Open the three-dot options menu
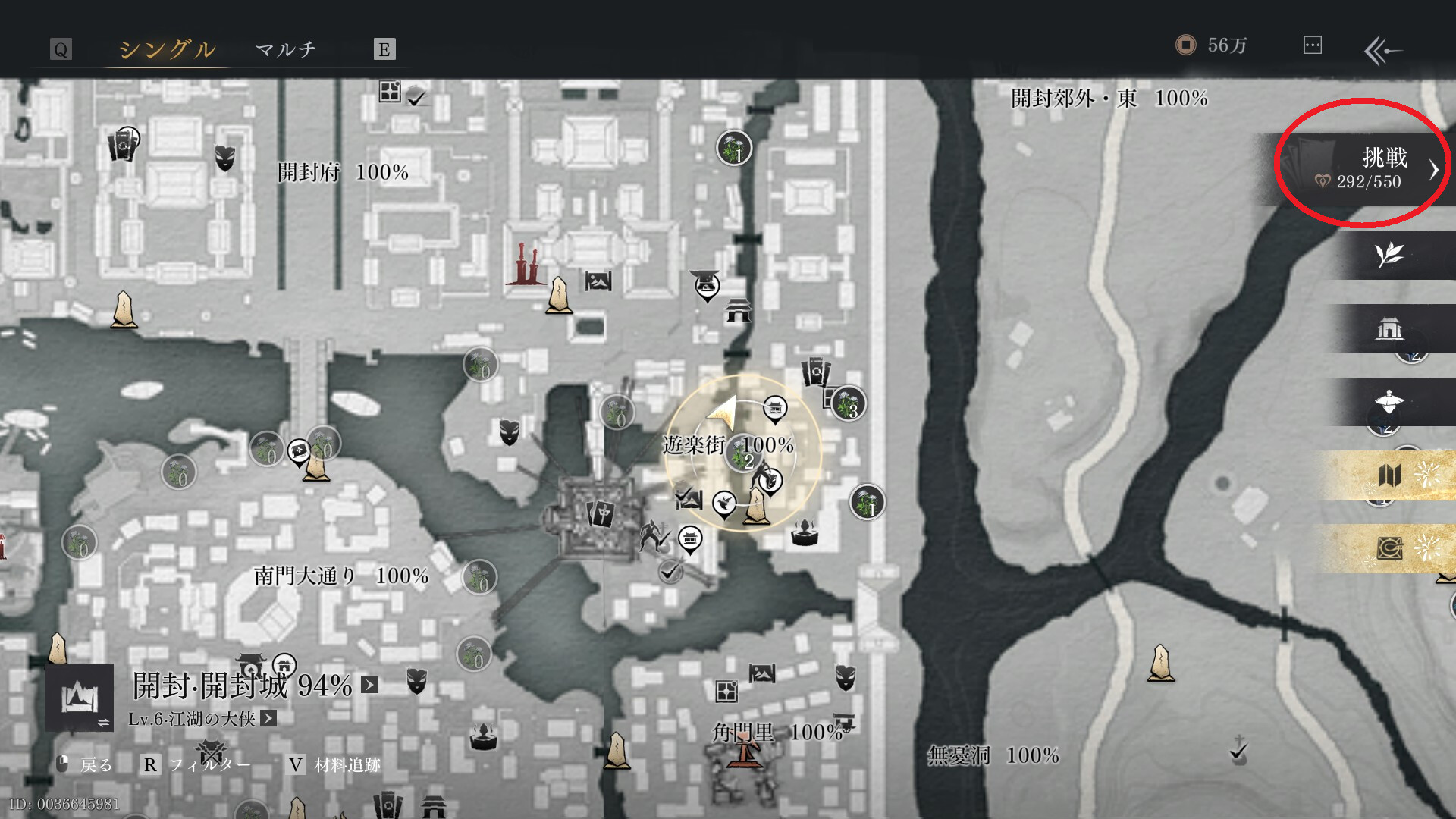1456x819 pixels. pos(1312,45)
